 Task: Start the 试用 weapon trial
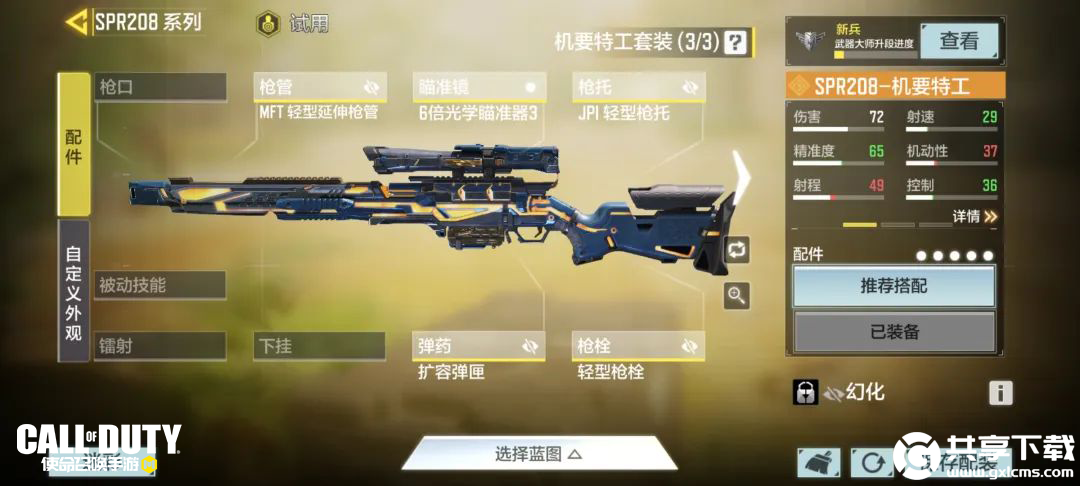pos(293,23)
